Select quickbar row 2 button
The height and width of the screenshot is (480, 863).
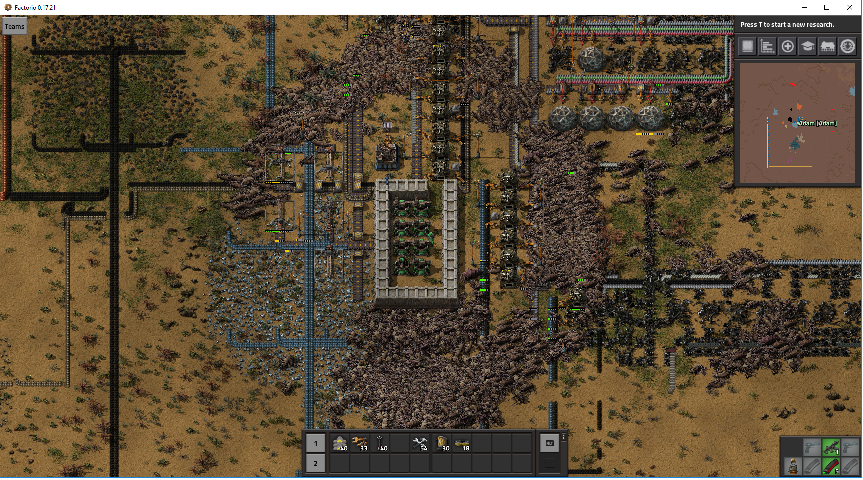click(315, 463)
